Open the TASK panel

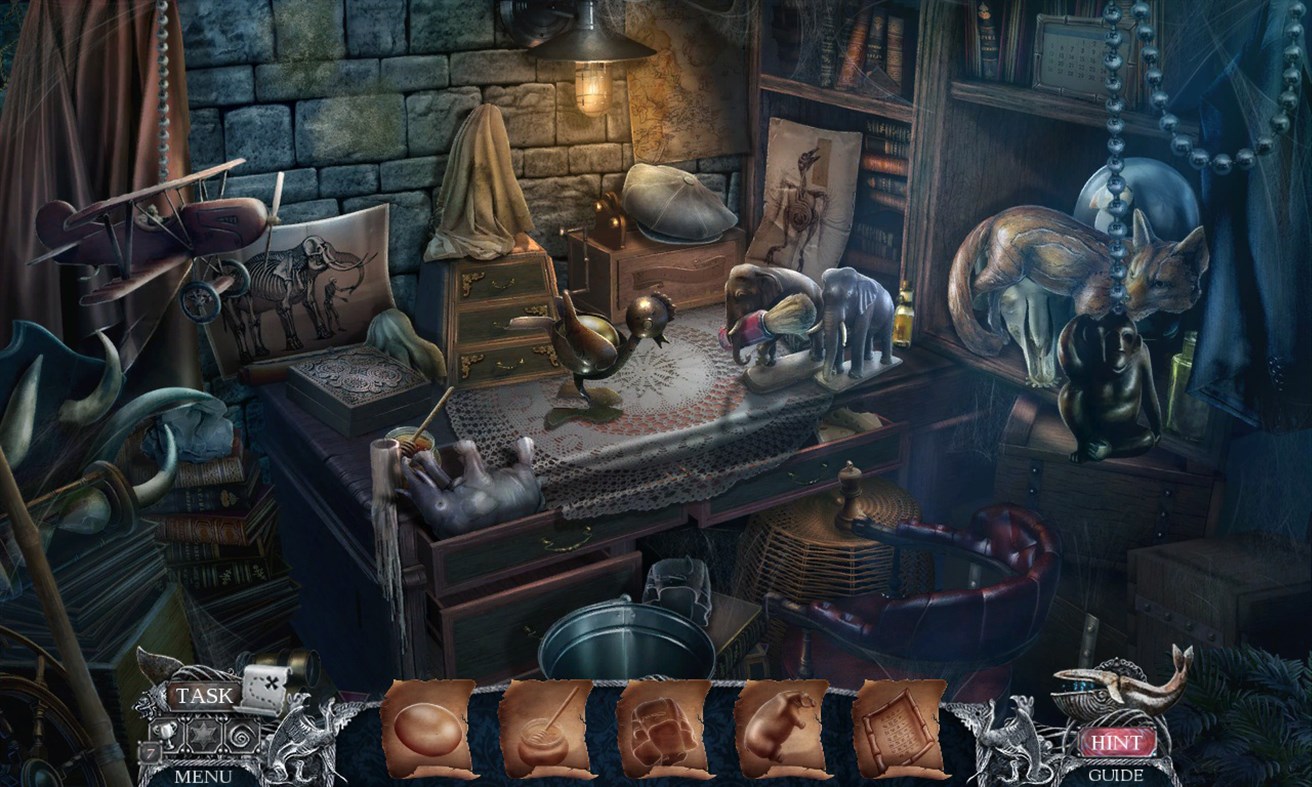pyautogui.click(x=203, y=695)
